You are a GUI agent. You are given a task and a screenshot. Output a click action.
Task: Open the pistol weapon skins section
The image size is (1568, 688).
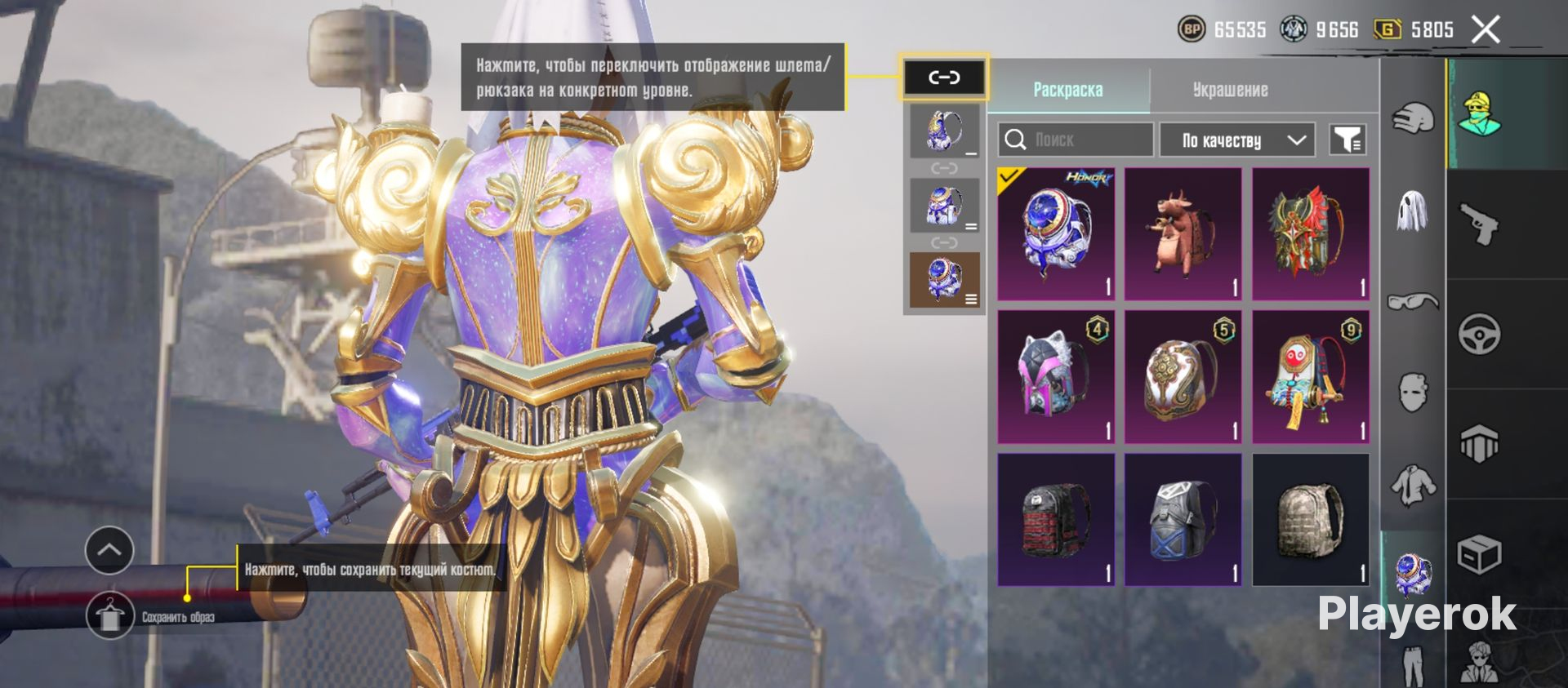pyautogui.click(x=1479, y=224)
